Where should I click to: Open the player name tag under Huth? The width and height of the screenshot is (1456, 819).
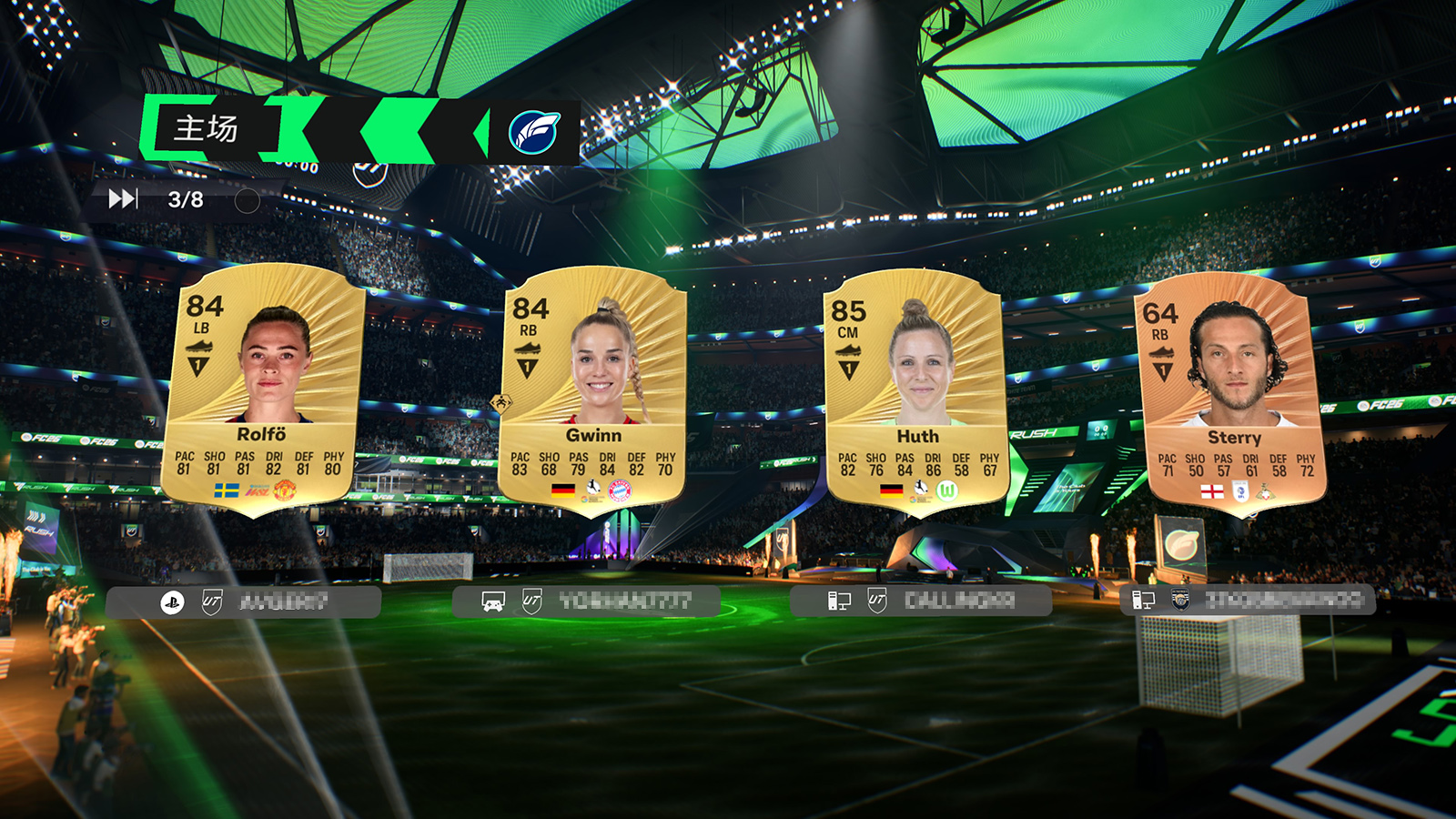[x=921, y=601]
